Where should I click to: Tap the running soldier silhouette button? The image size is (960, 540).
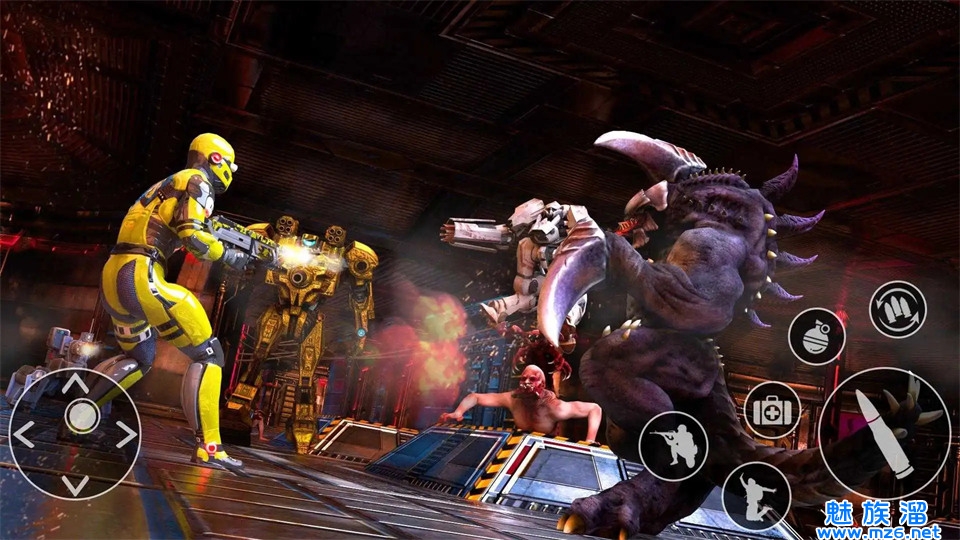tap(756, 496)
